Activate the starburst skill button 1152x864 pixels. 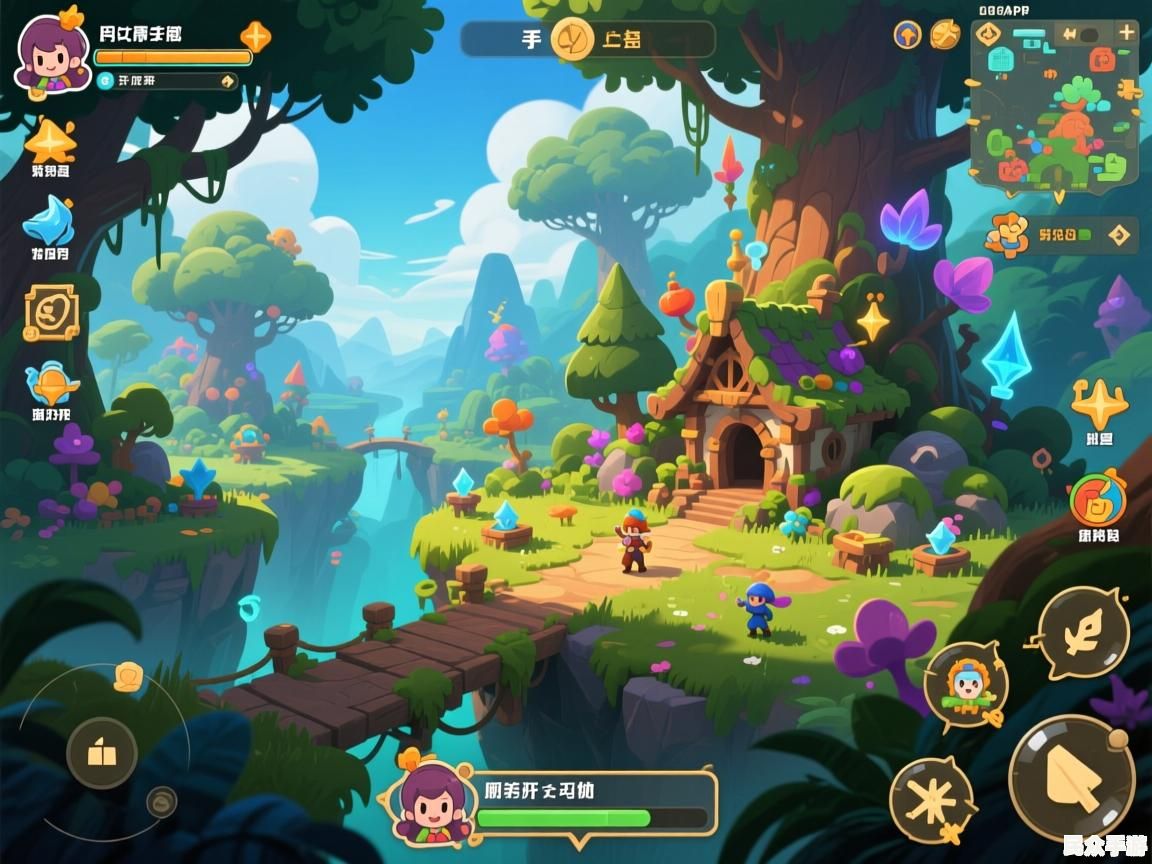pos(932,799)
